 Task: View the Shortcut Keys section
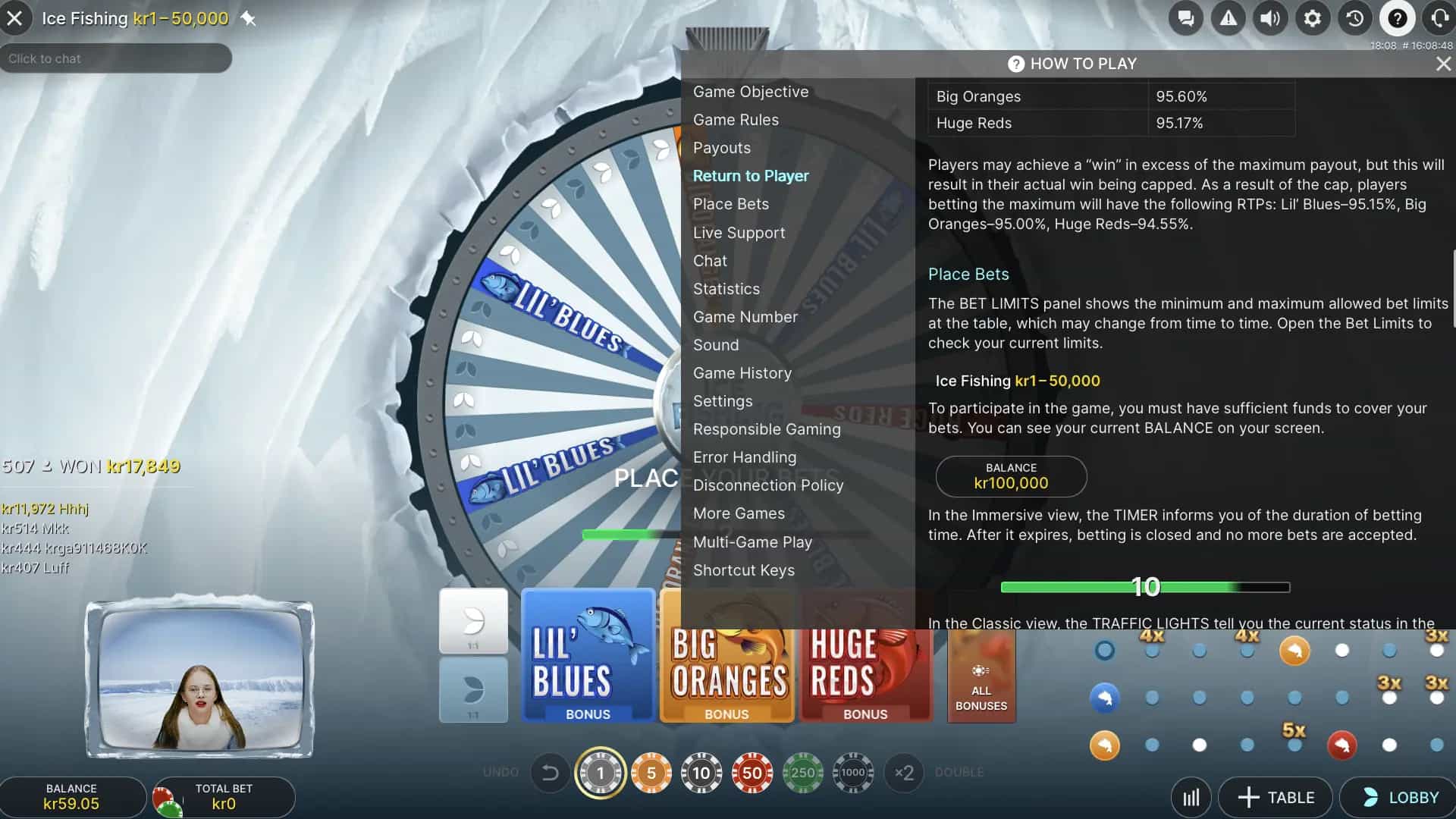(744, 570)
